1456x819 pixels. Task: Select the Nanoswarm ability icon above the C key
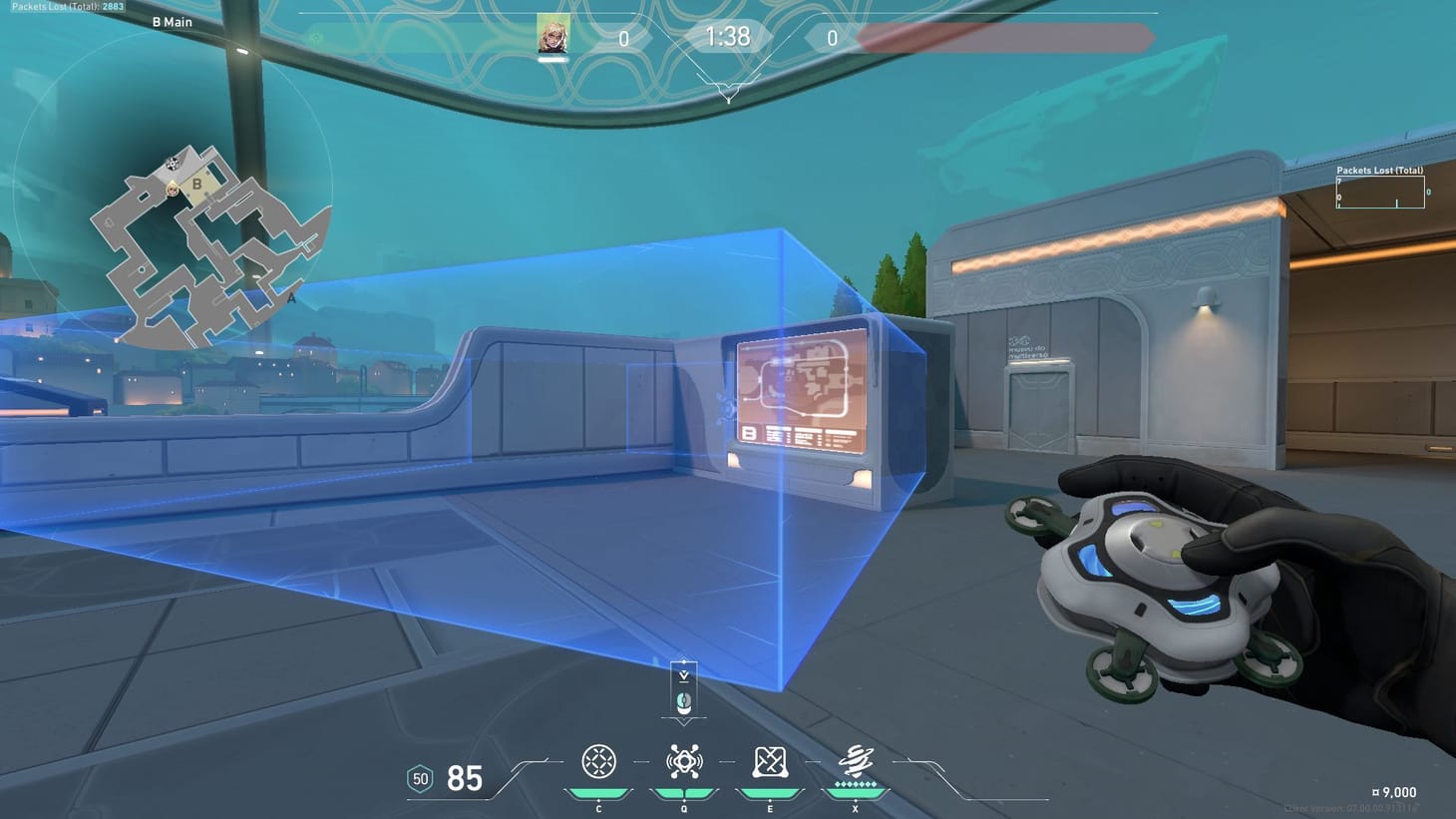(x=598, y=762)
